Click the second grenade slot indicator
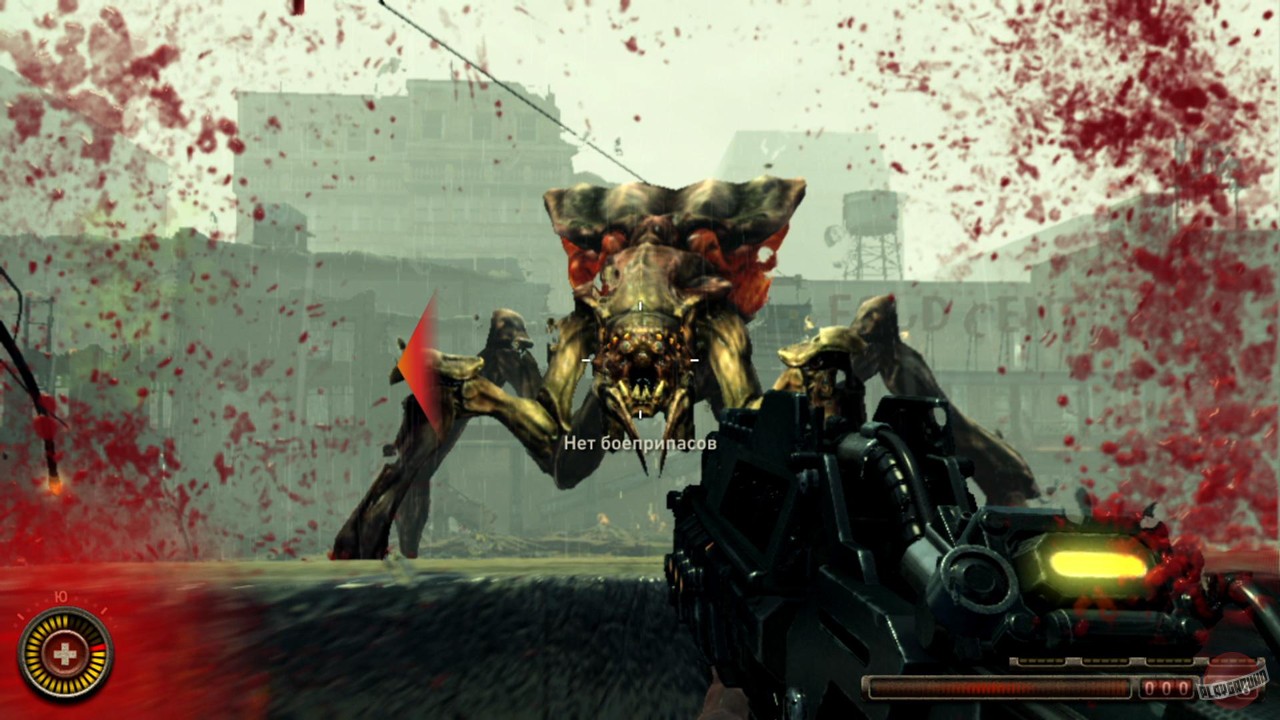1280x720 pixels. click(x=1105, y=660)
